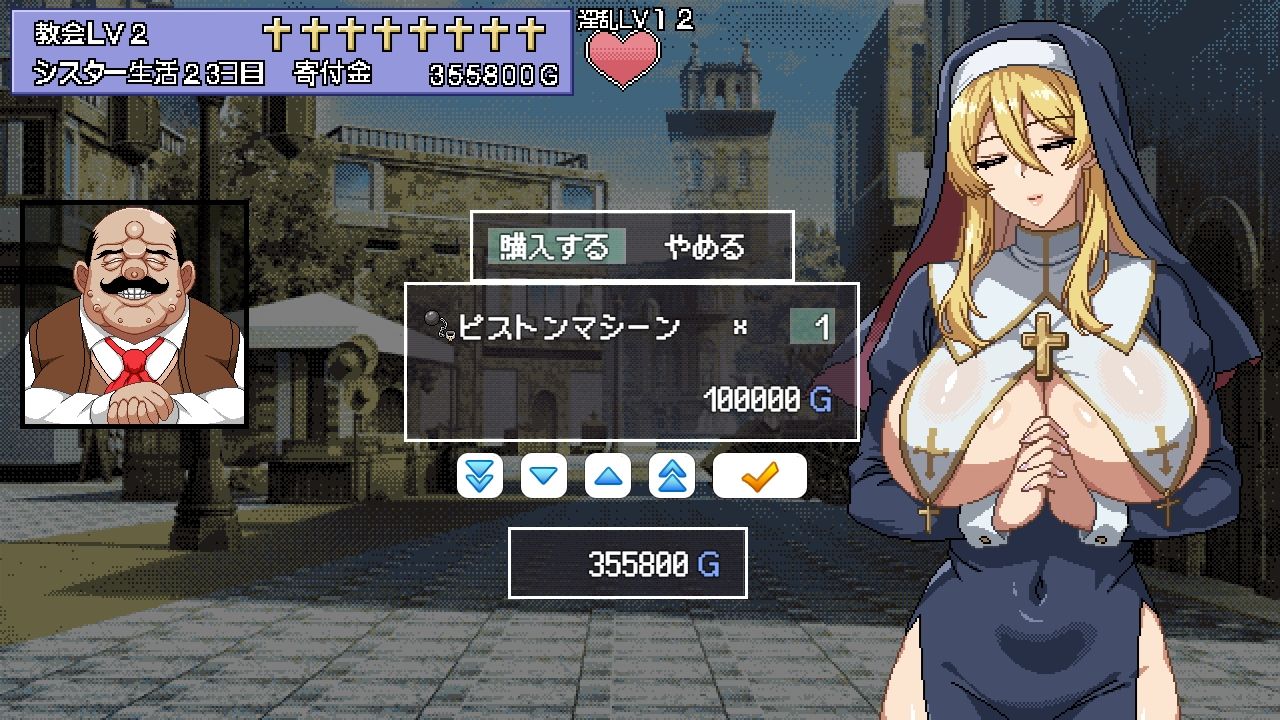Click the 355800 G money display box
The width and height of the screenshot is (1280, 720).
(627, 563)
